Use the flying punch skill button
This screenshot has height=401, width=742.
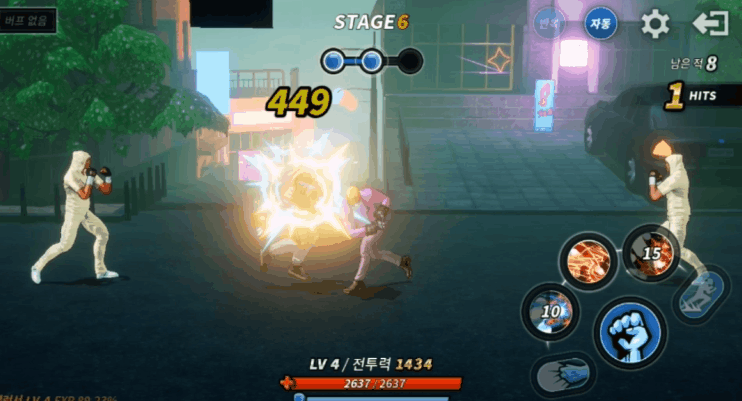coord(564,374)
